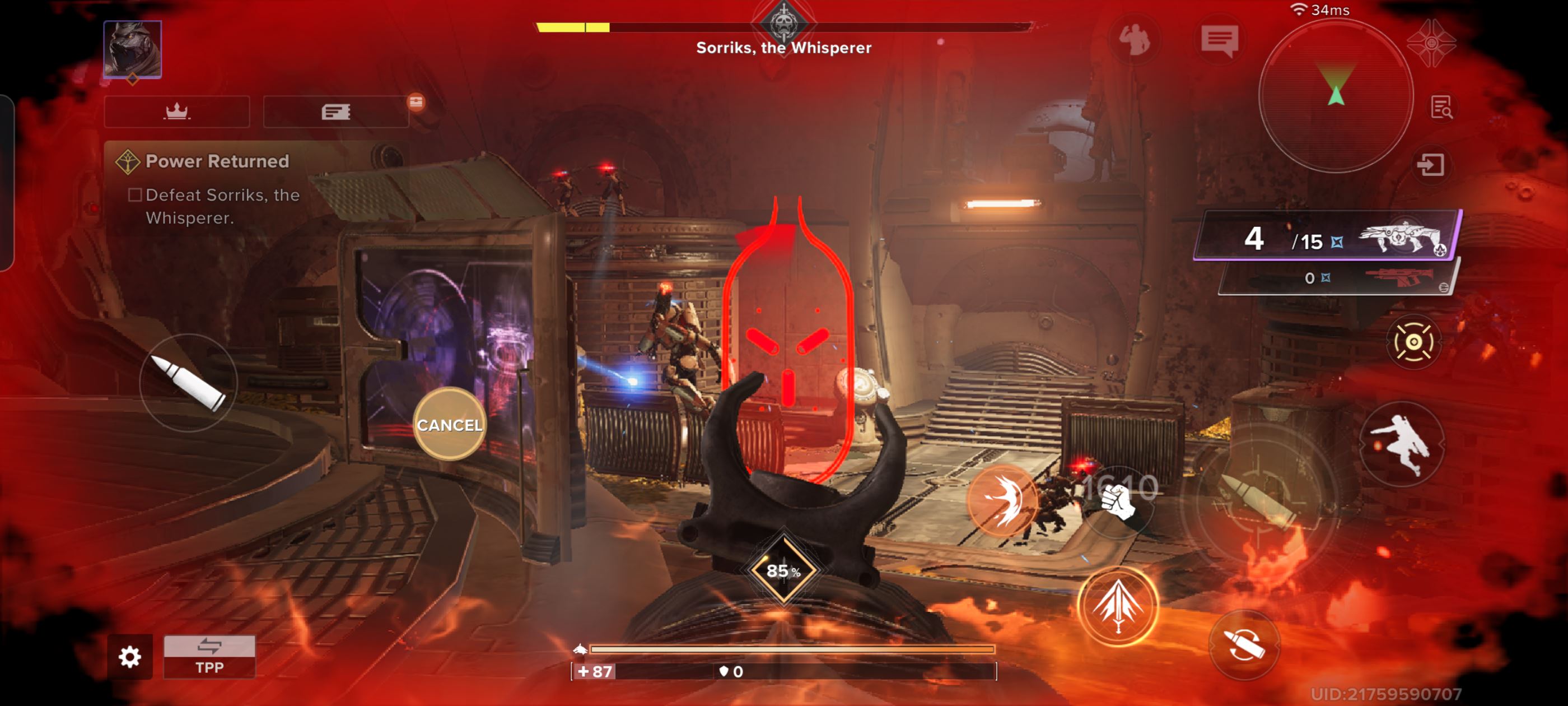
Task: Tap the CANCEL button
Action: click(449, 425)
